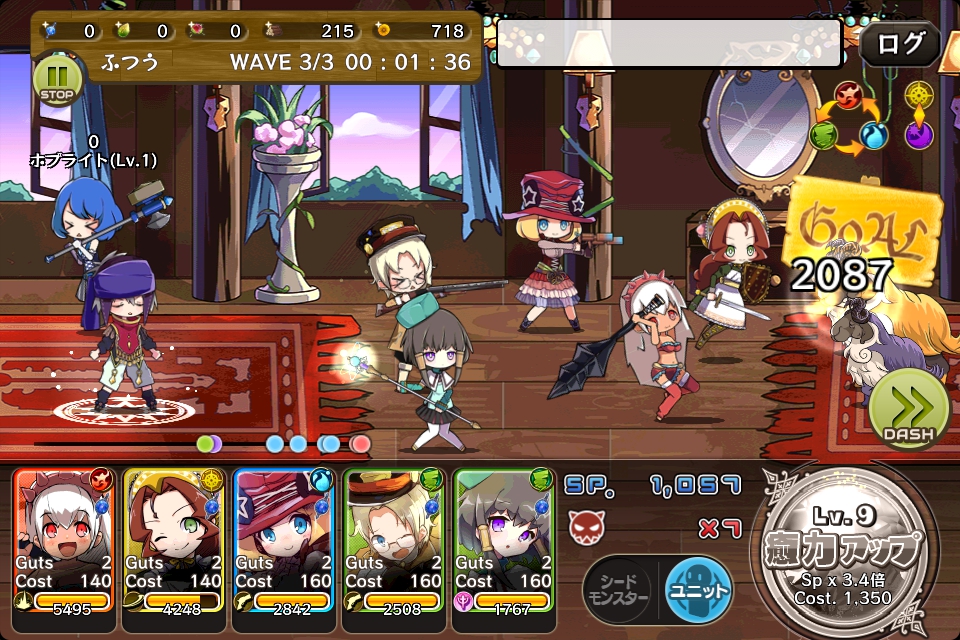This screenshot has height=640, width=960.
Task: Summon the purple-eyed dark-haired unit card
Action: [x=504, y=540]
